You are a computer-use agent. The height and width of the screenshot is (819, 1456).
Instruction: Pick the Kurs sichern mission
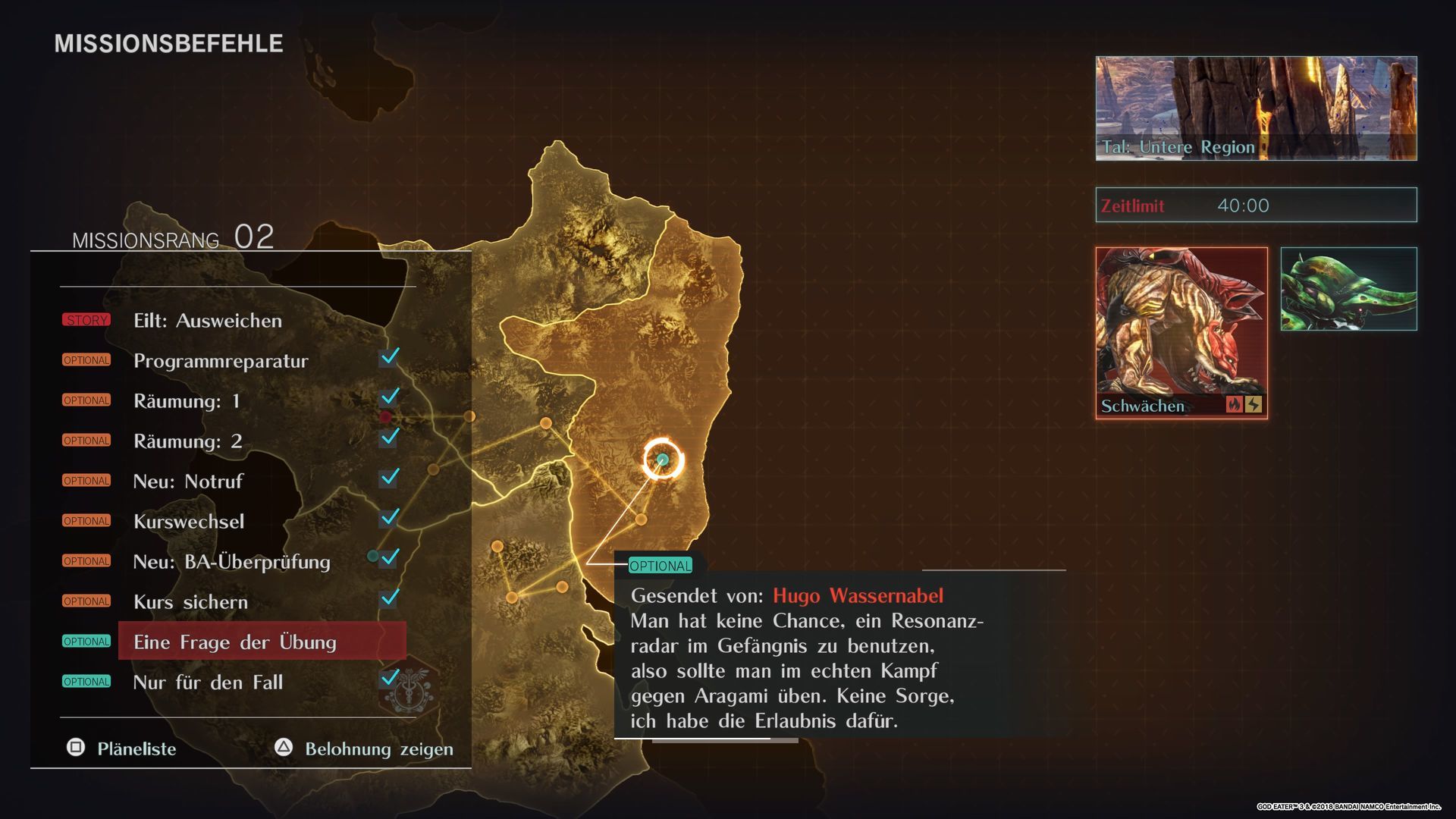190,602
